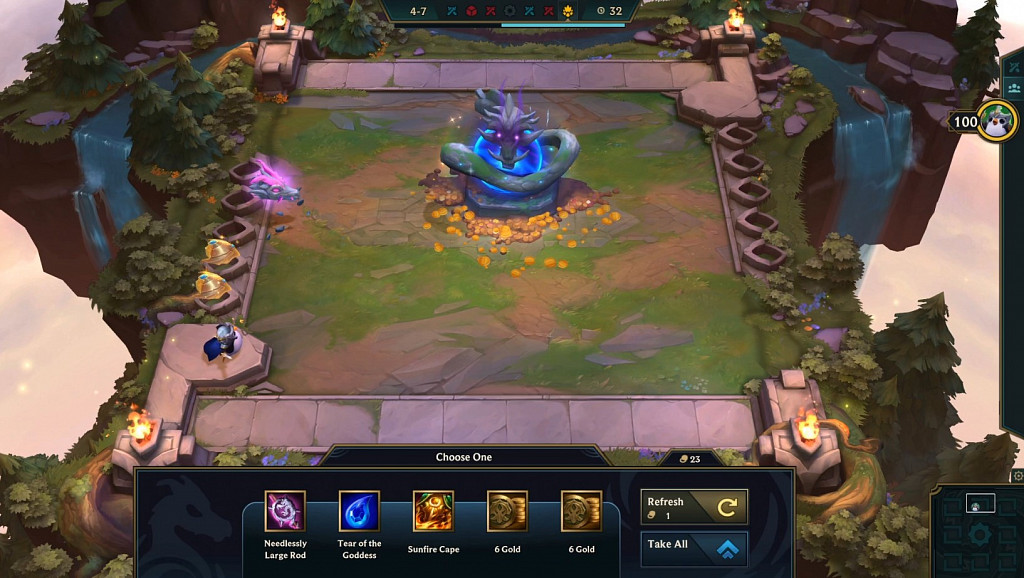Pick the Sunfire Cape item

(433, 511)
